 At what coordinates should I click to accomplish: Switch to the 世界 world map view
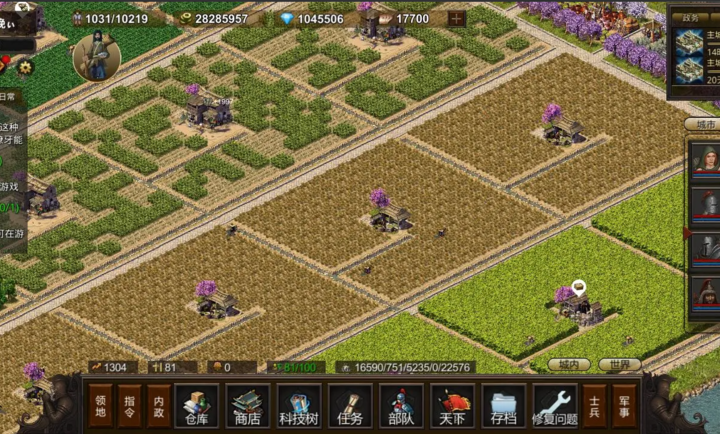(x=620, y=365)
